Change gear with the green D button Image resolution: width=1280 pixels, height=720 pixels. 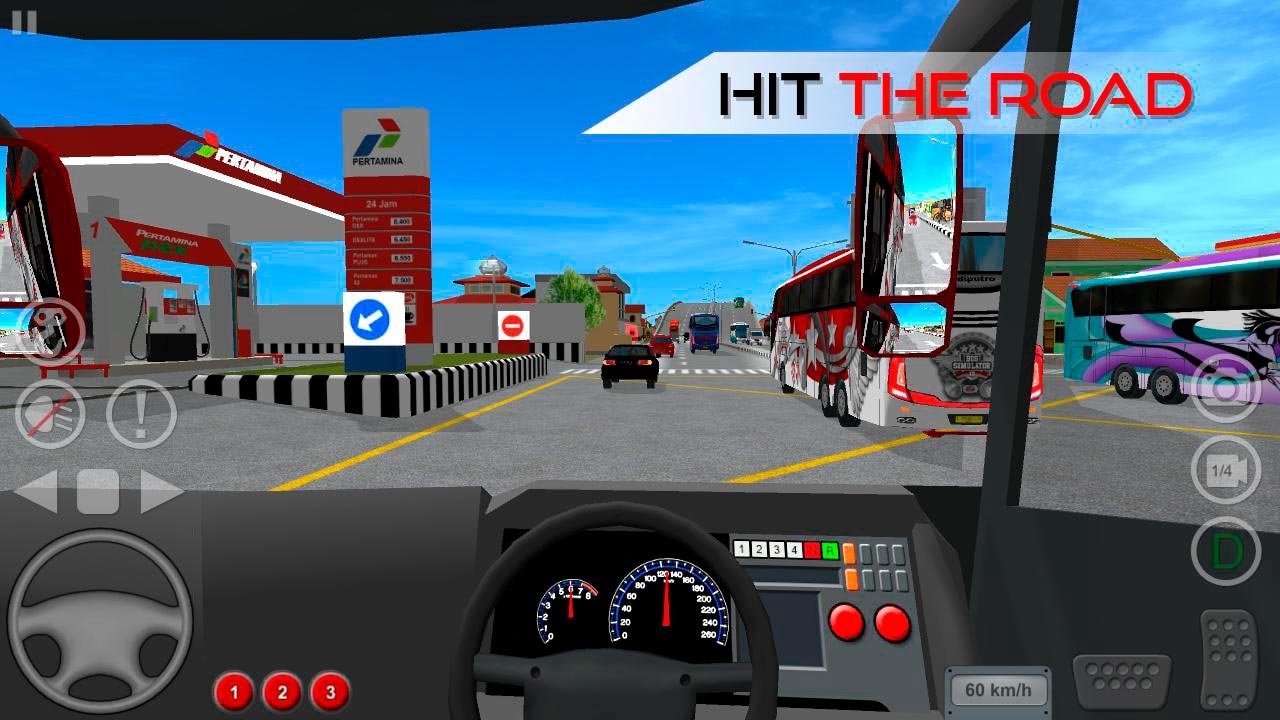click(1226, 551)
